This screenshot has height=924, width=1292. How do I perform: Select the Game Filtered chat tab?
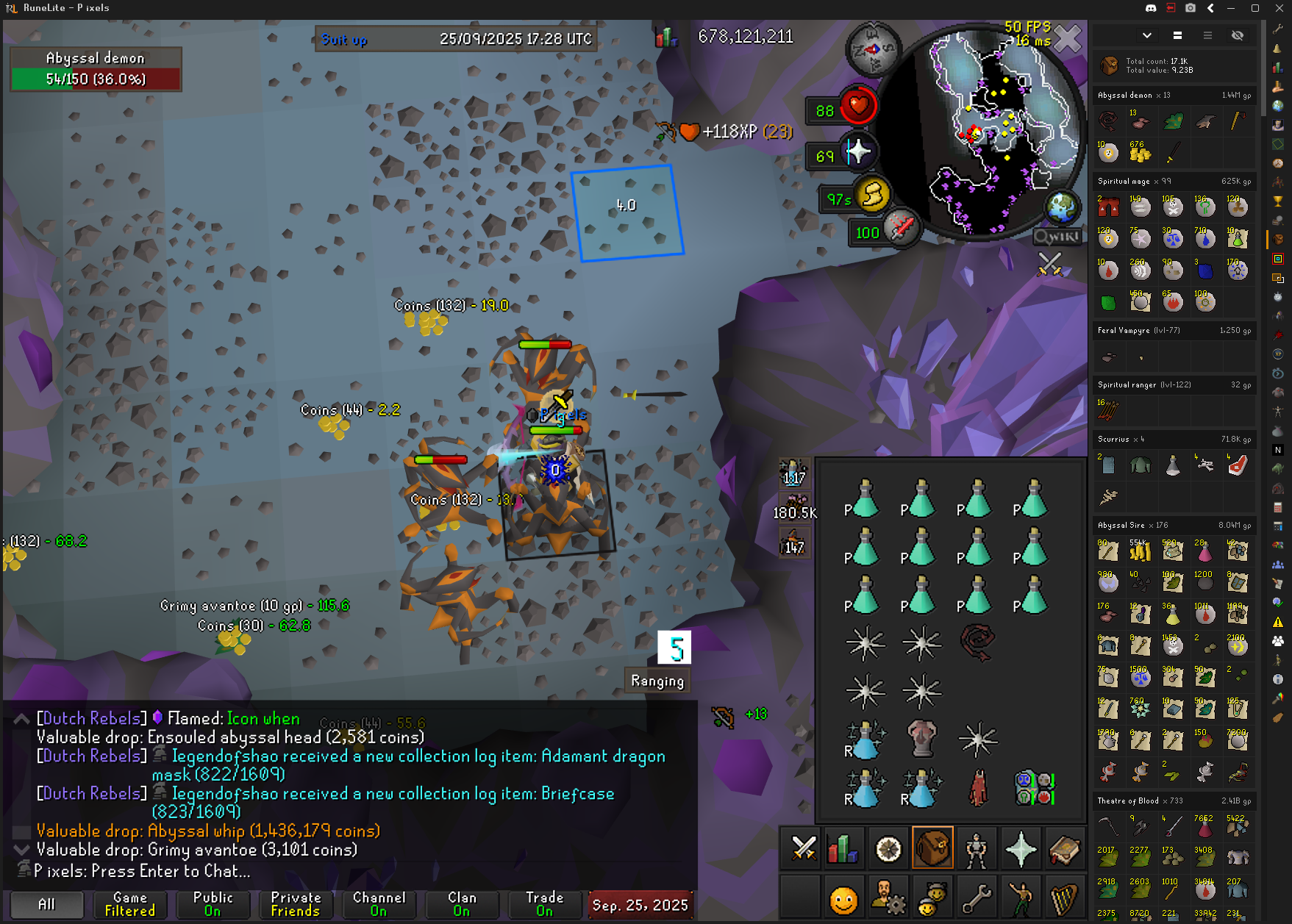coord(130,903)
